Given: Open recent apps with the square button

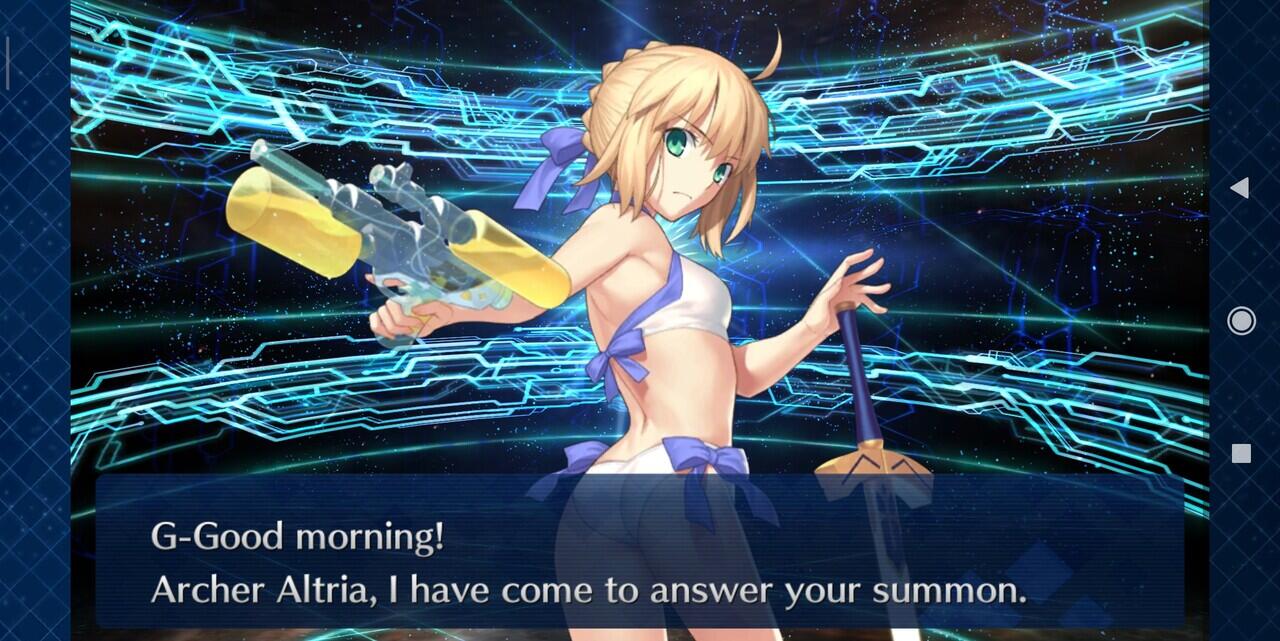Looking at the screenshot, I should (1241, 453).
